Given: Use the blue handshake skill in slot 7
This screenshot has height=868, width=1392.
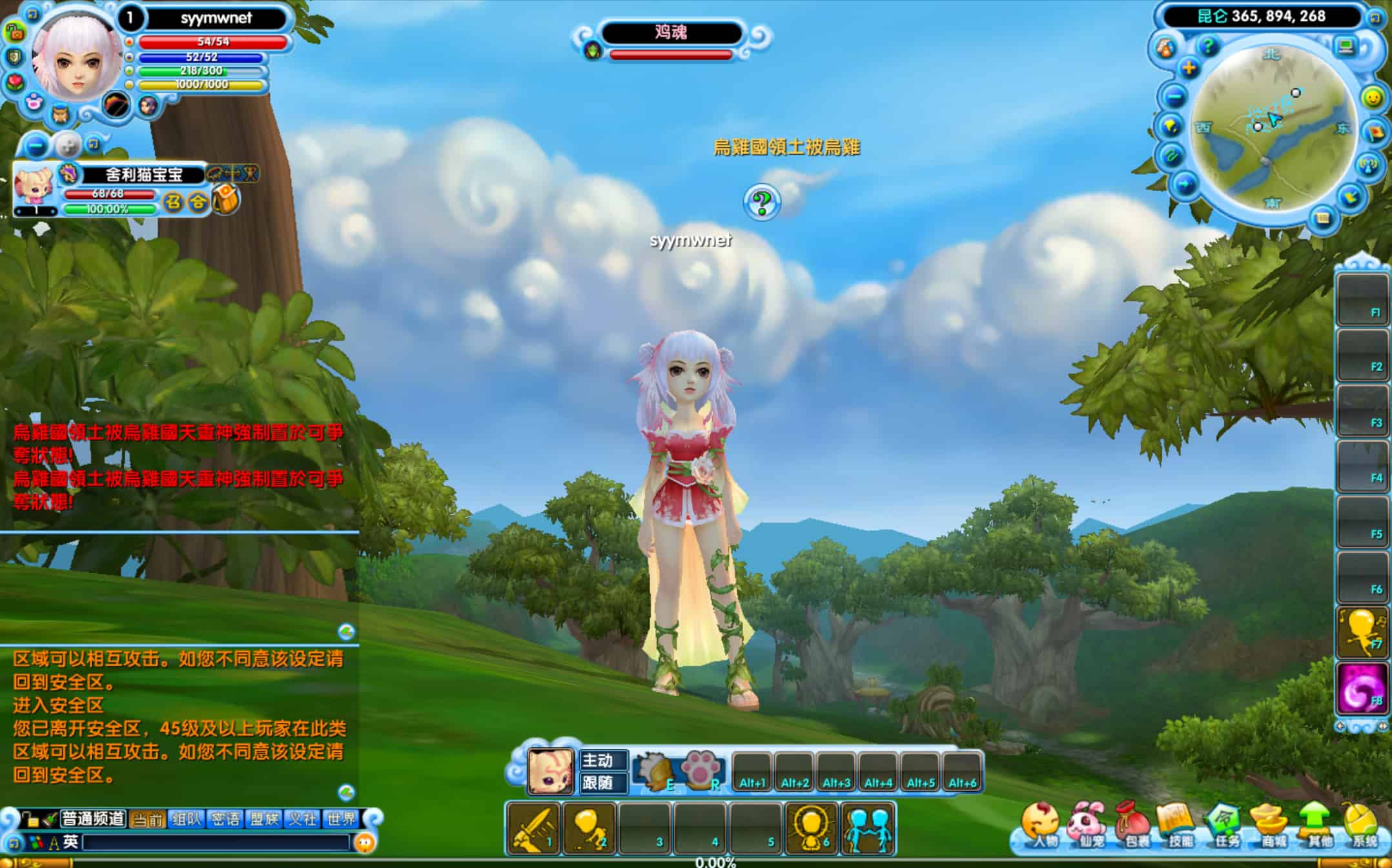Looking at the screenshot, I should [868, 829].
